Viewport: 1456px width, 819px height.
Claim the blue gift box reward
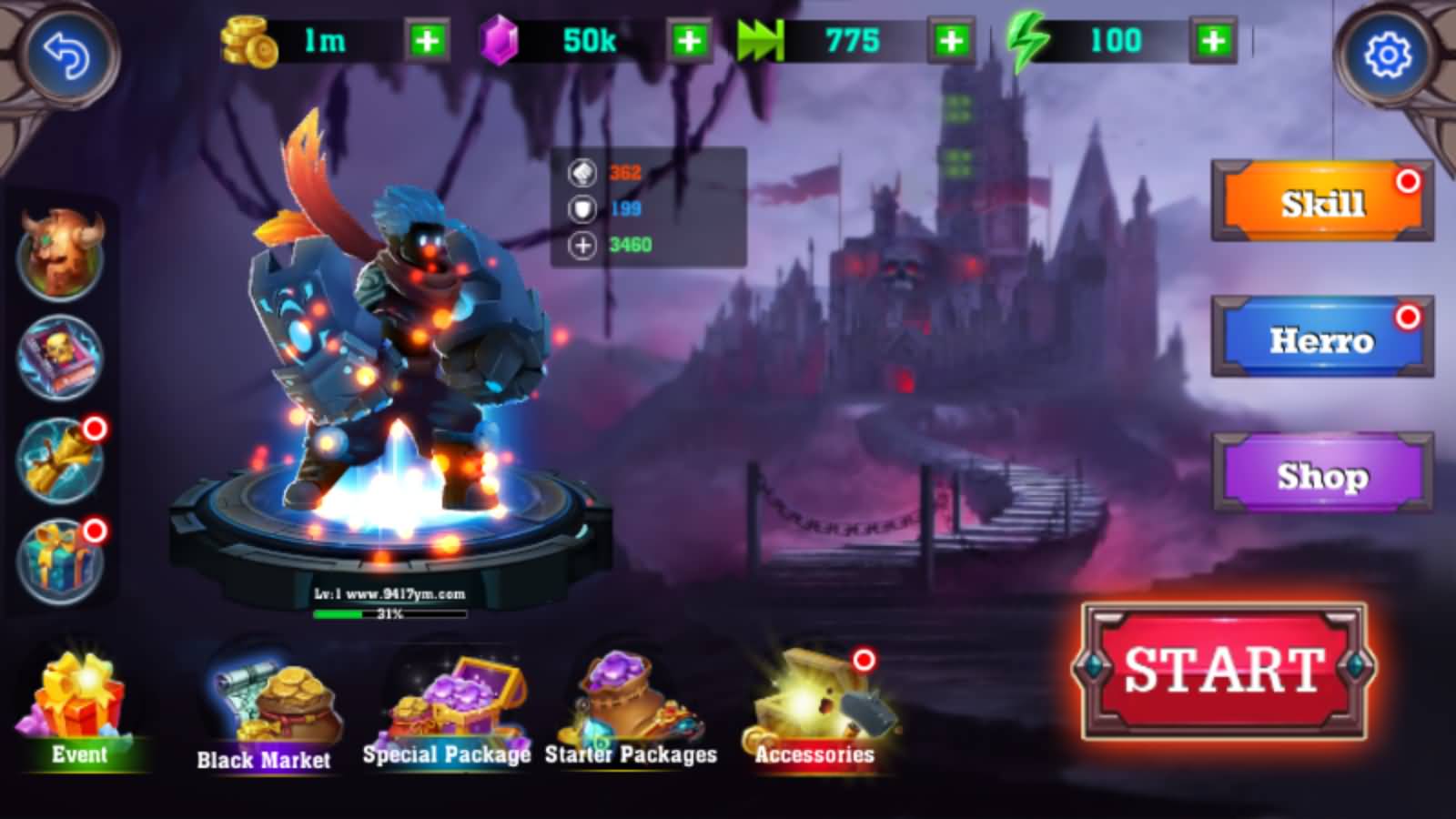[61, 561]
